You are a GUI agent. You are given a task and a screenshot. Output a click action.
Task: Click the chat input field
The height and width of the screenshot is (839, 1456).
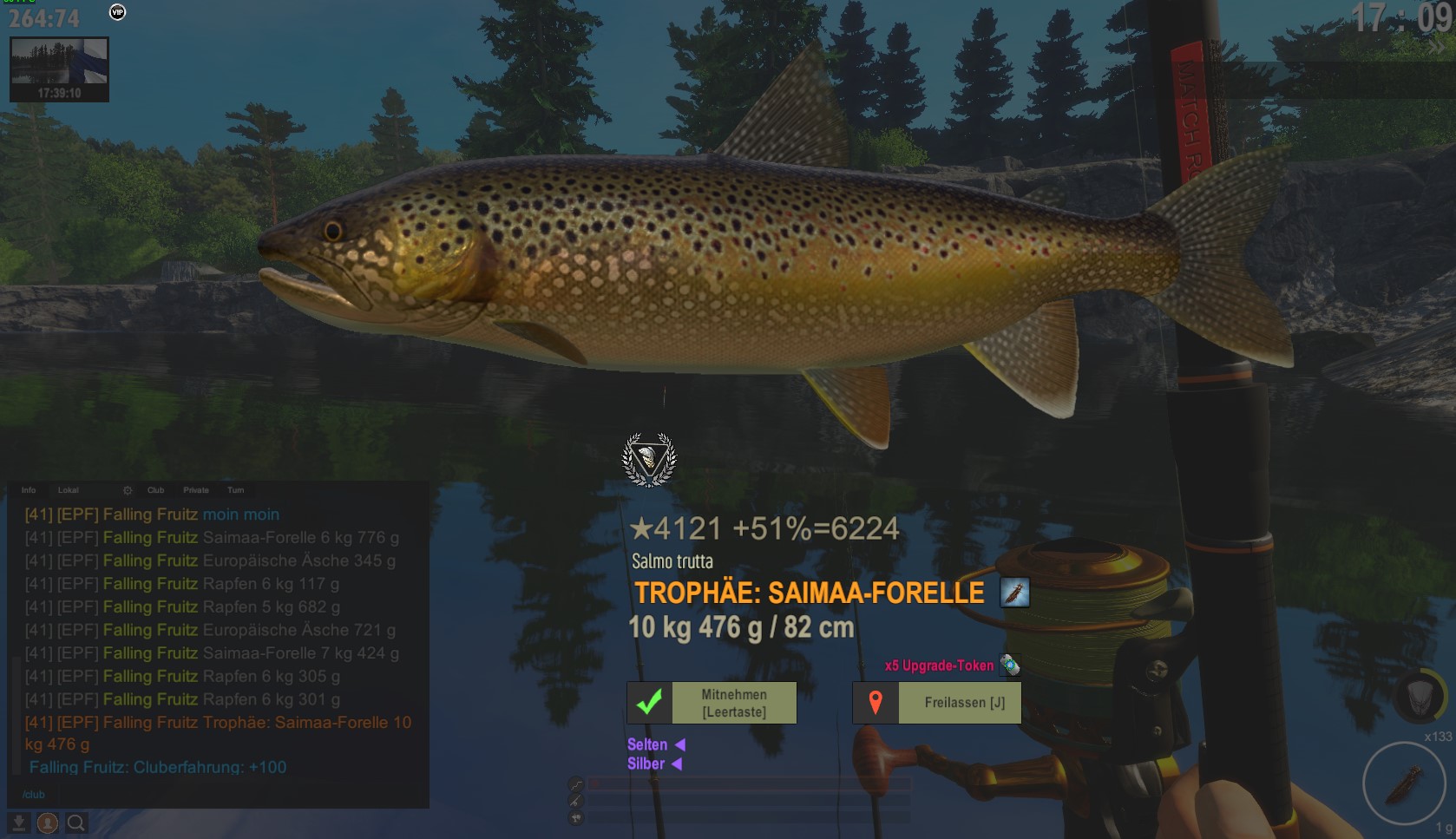(x=217, y=794)
